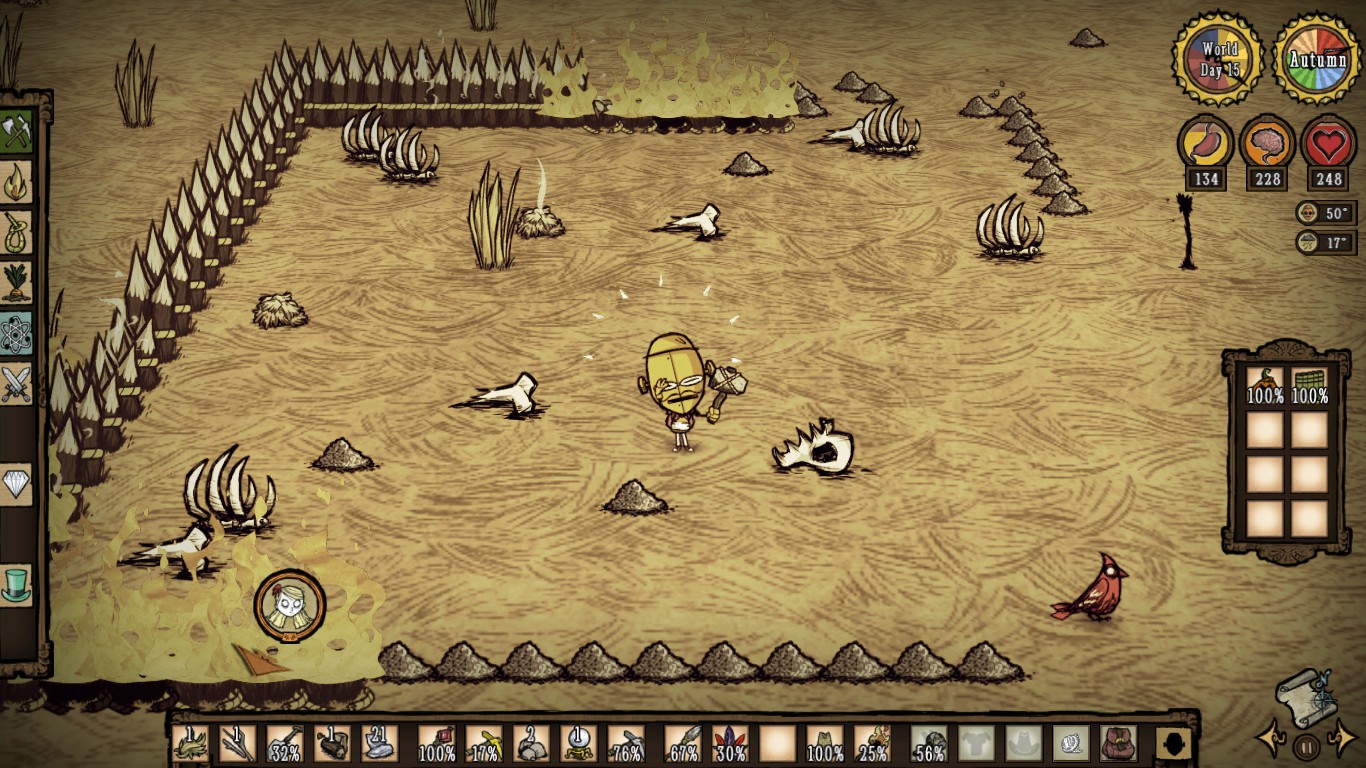Open the map scroll
Image resolution: width=1366 pixels, height=768 pixels.
[x=1306, y=696]
